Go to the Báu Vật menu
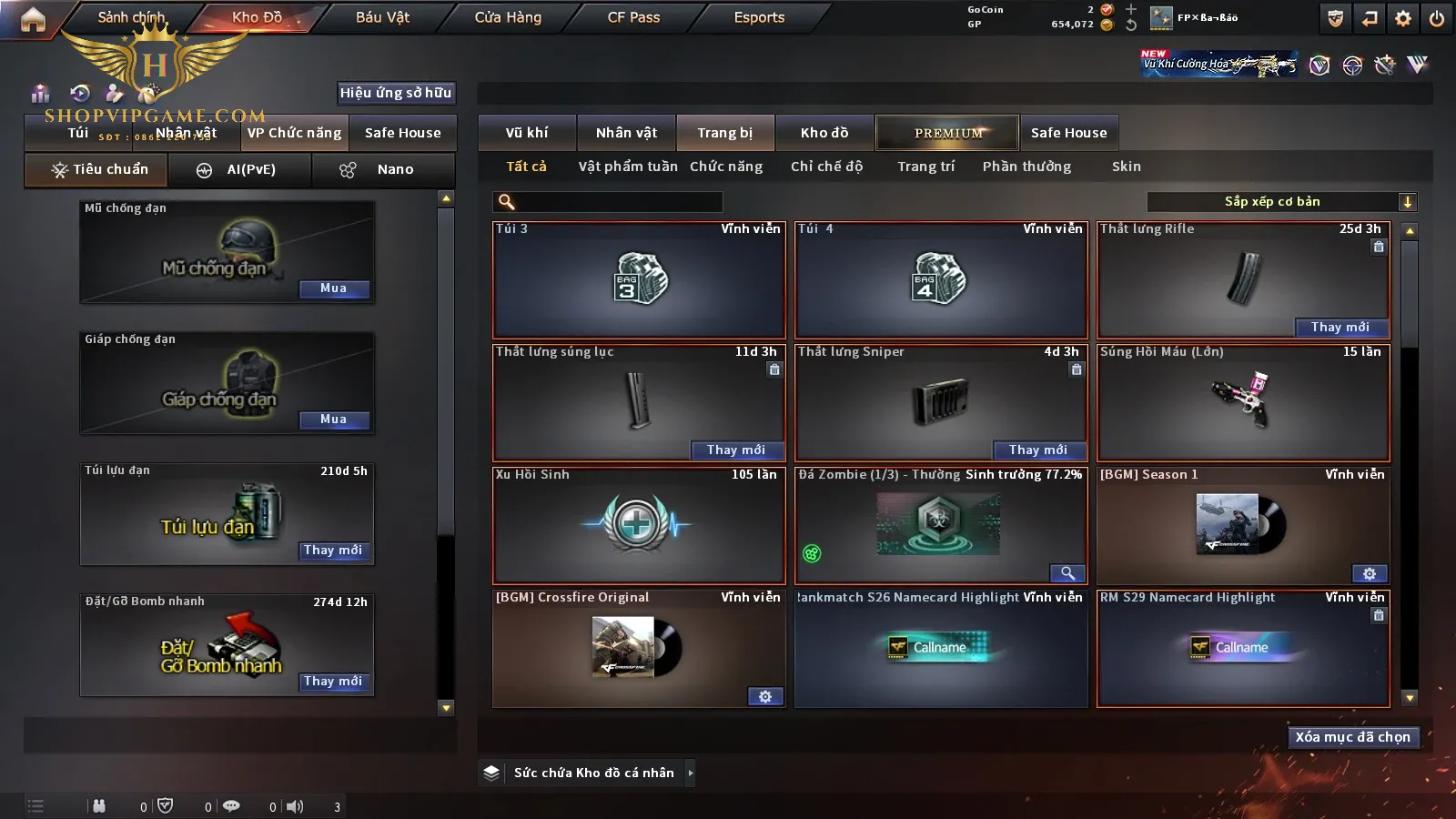Screen dimensions: 1456x819 pyautogui.click(x=382, y=17)
